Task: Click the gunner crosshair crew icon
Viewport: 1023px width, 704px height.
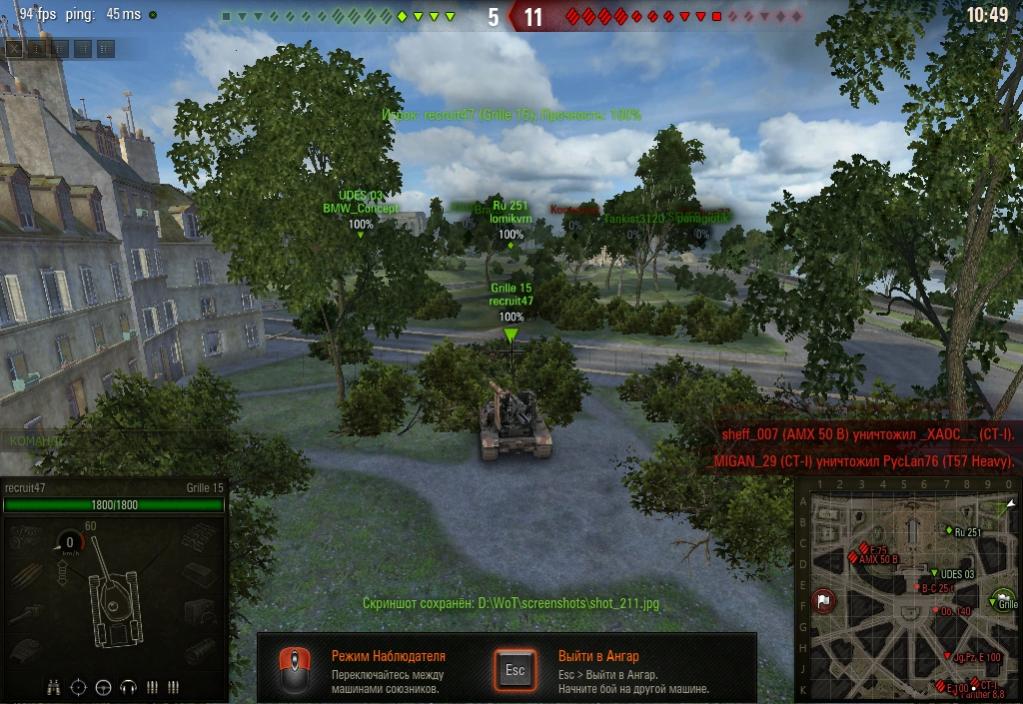Action: click(78, 687)
